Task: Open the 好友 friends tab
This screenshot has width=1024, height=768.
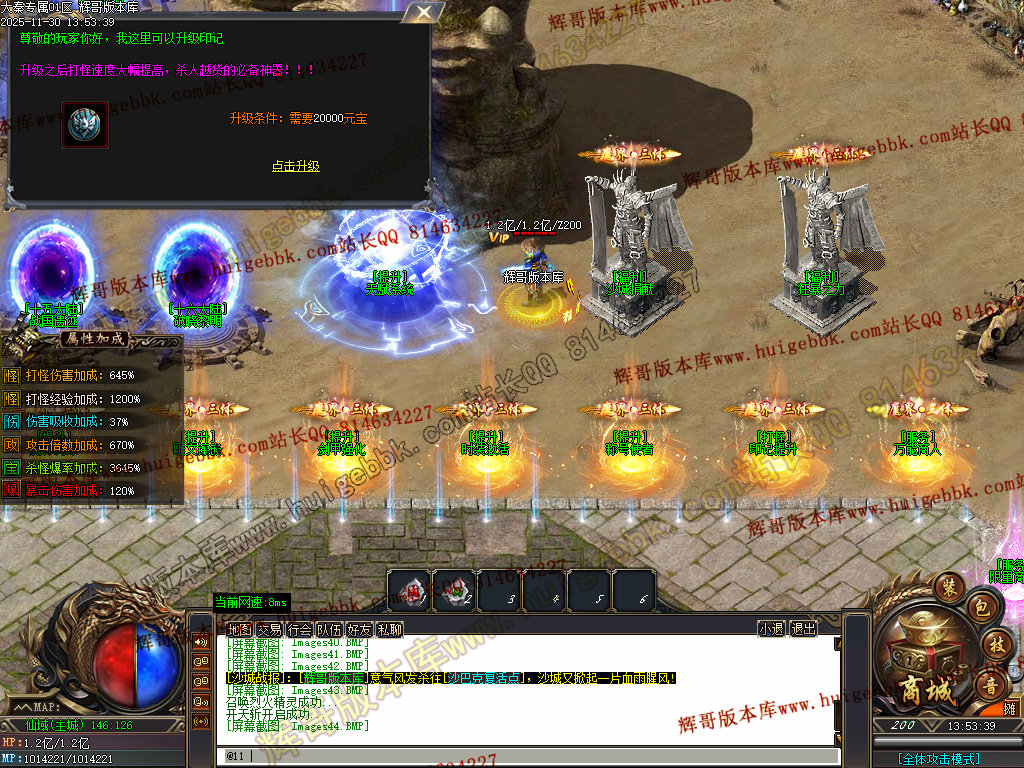Action: click(359, 629)
